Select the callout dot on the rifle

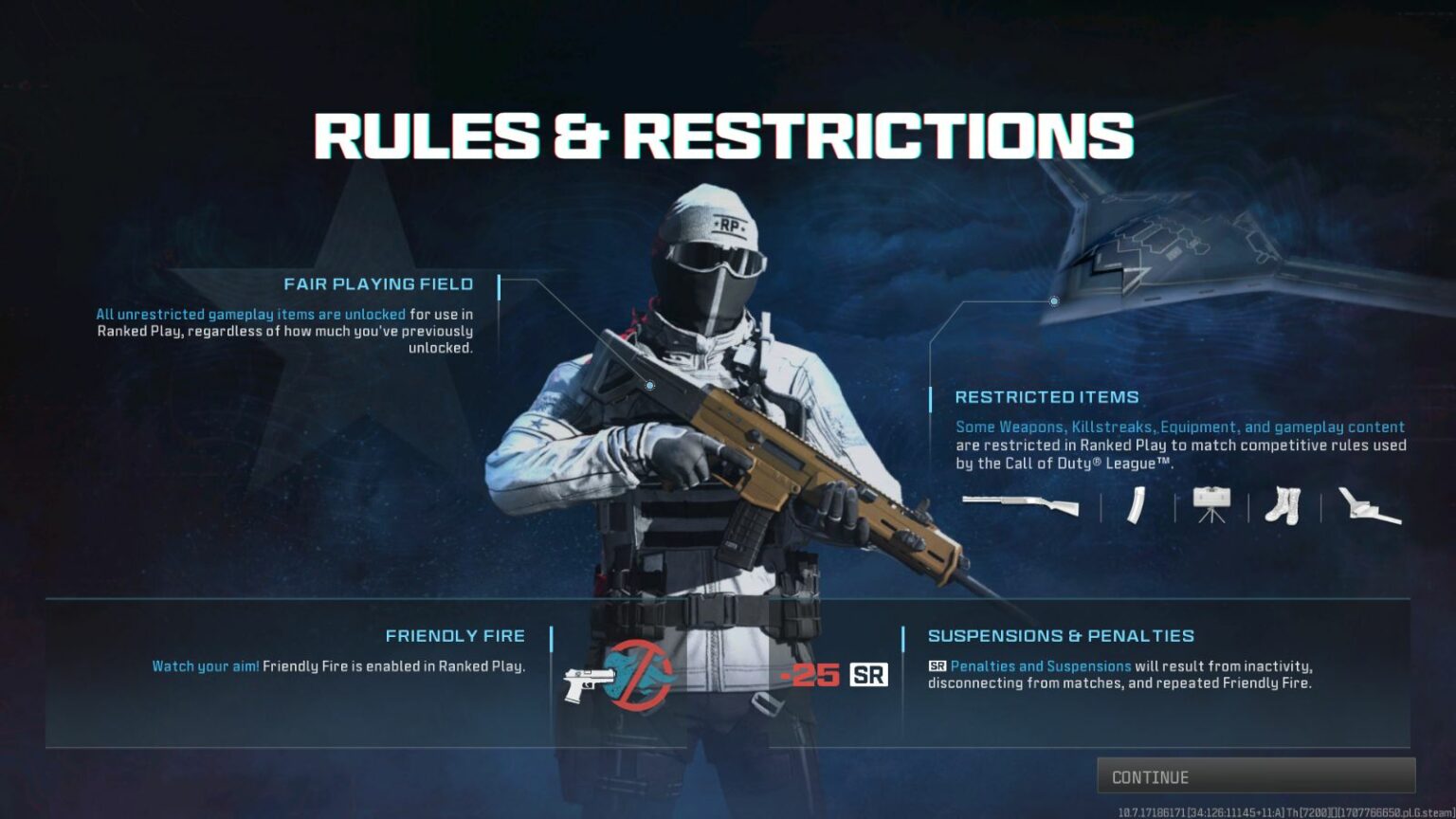pos(648,385)
